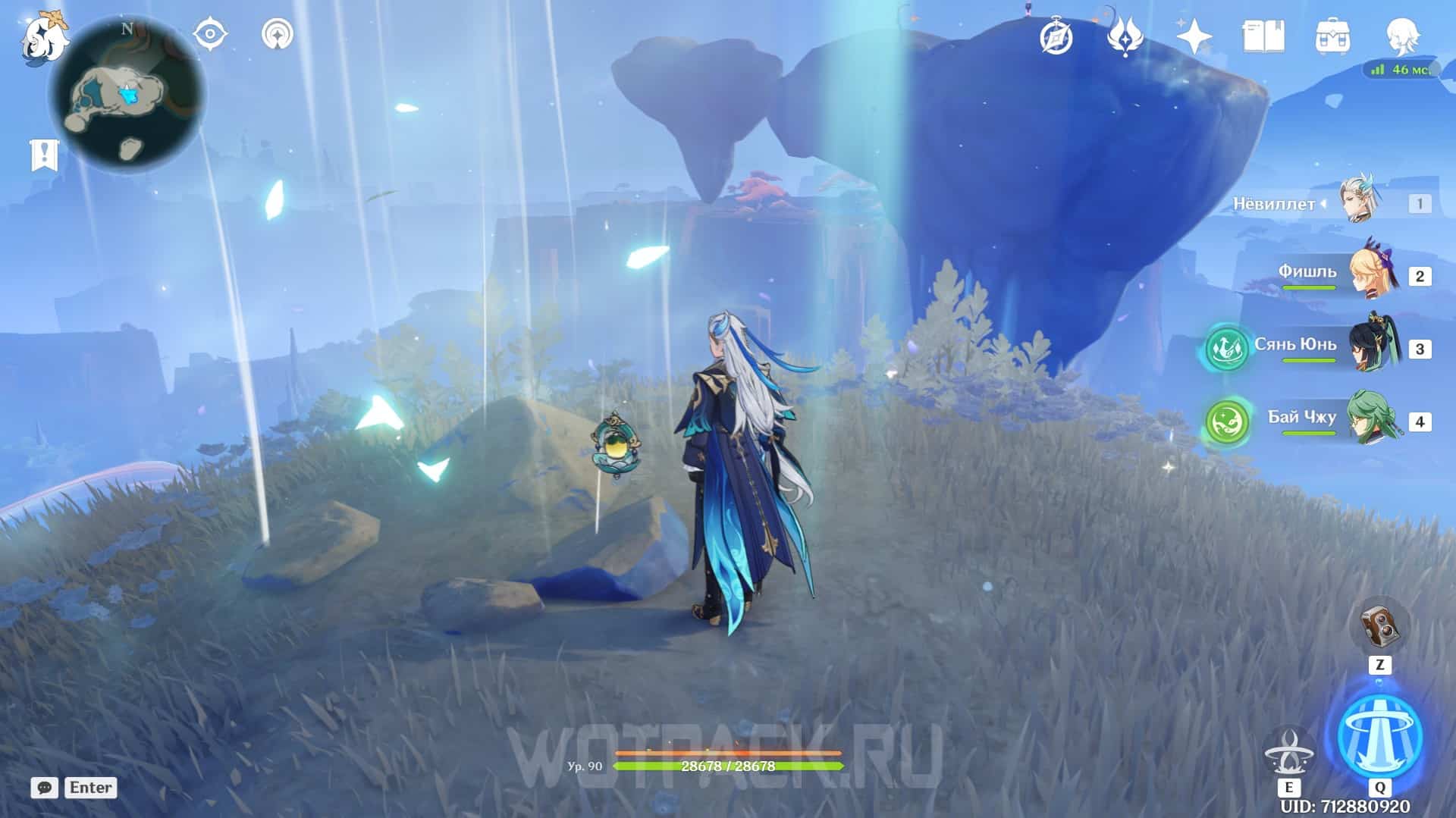Open the inventory backpack icon
The image size is (1456, 818).
[1332, 36]
